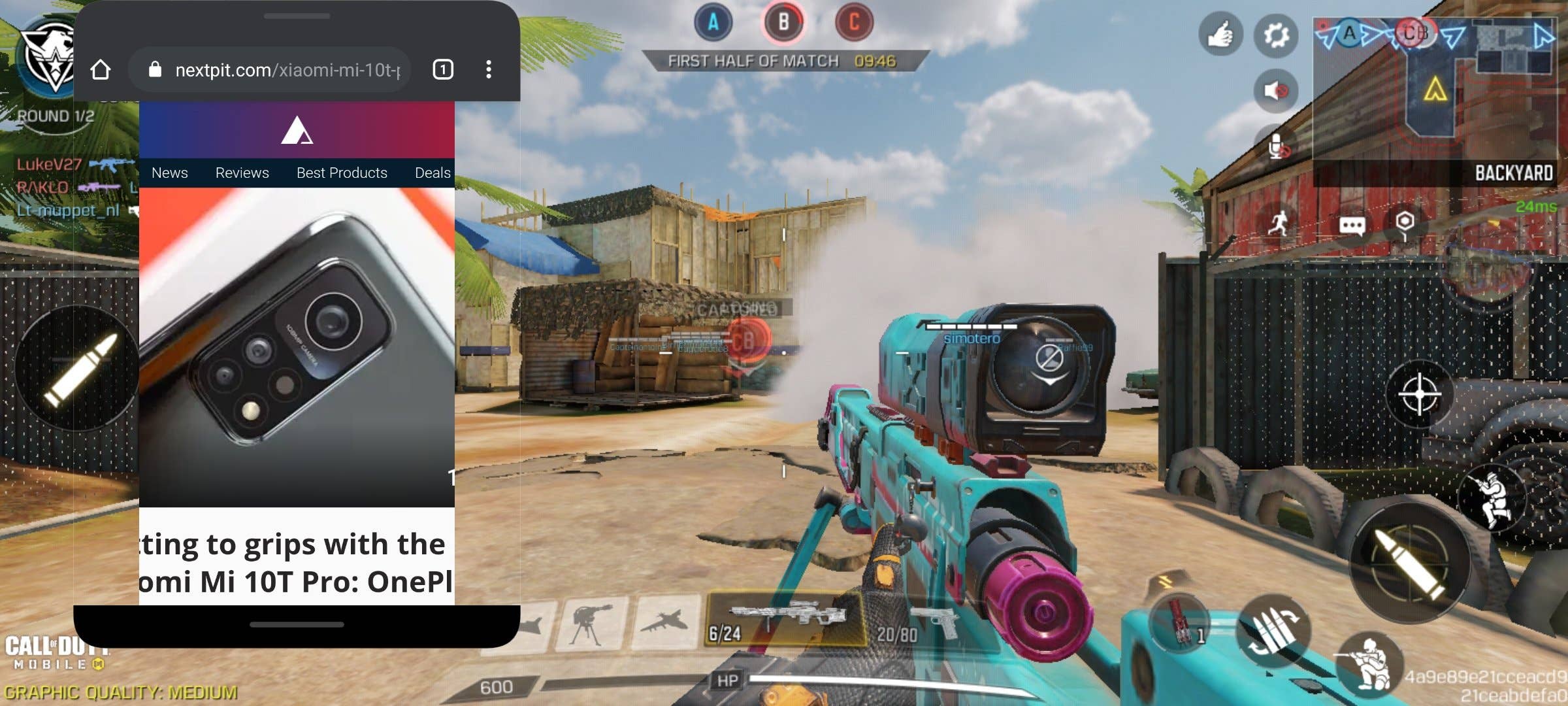
Task: Open the Backyard minimap
Action: (x=1435, y=92)
